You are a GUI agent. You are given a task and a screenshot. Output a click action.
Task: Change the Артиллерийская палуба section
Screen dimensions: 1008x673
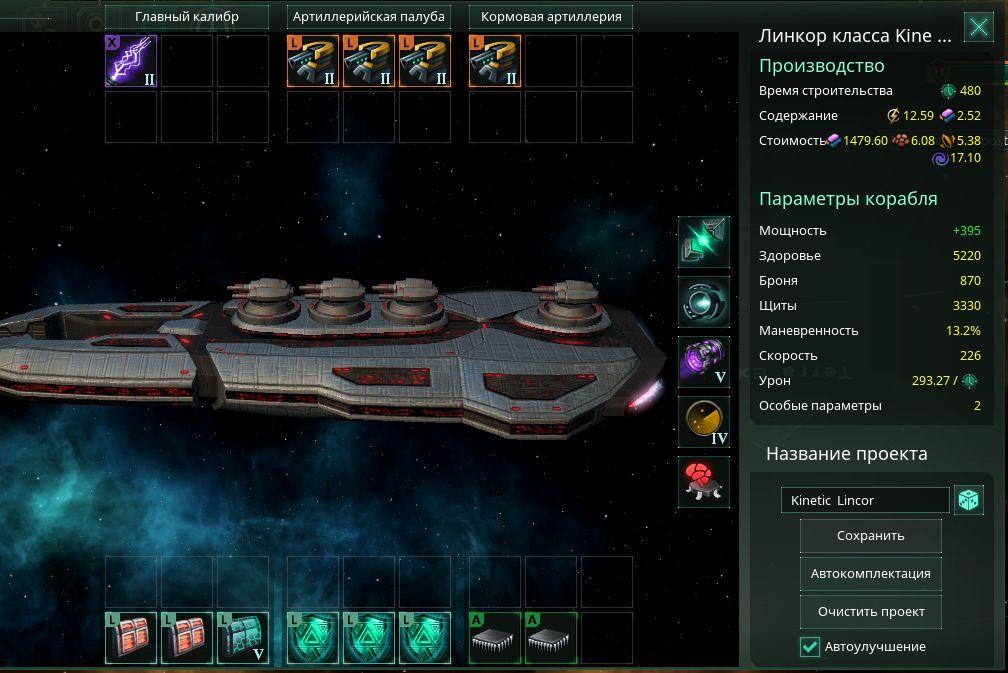(369, 17)
